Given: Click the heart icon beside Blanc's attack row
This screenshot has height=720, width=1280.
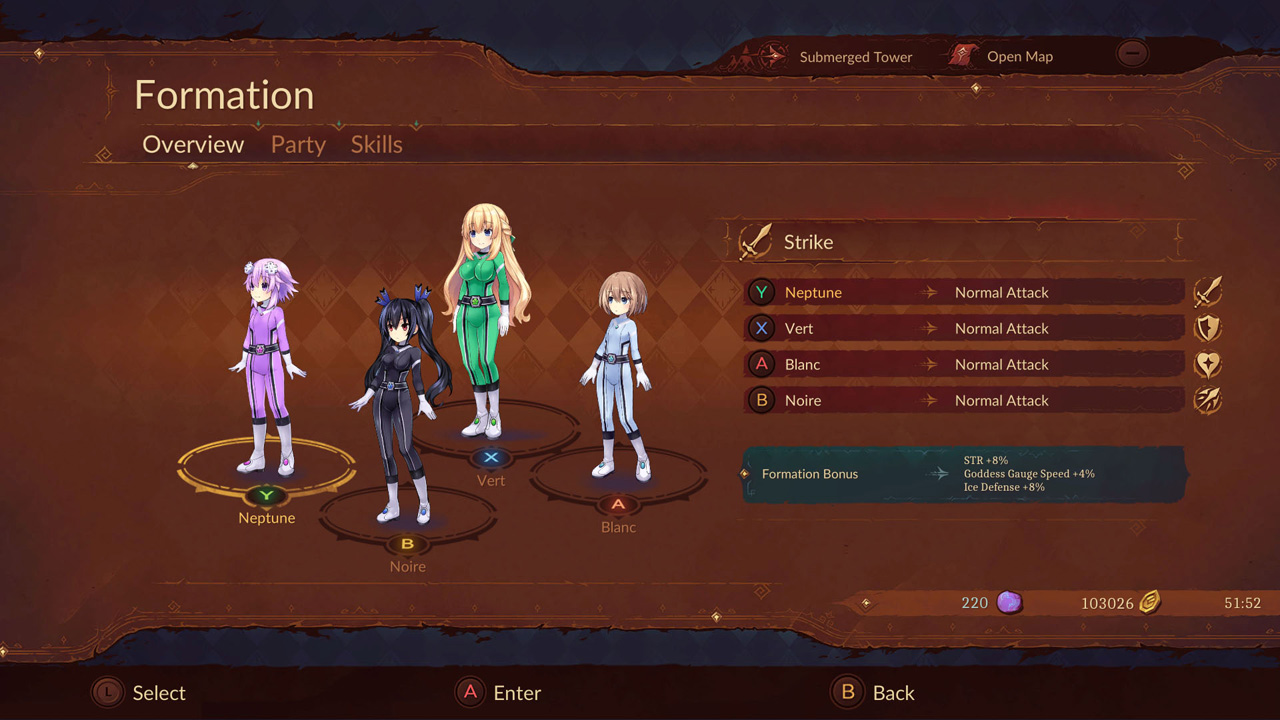Looking at the screenshot, I should pyautogui.click(x=1207, y=363).
